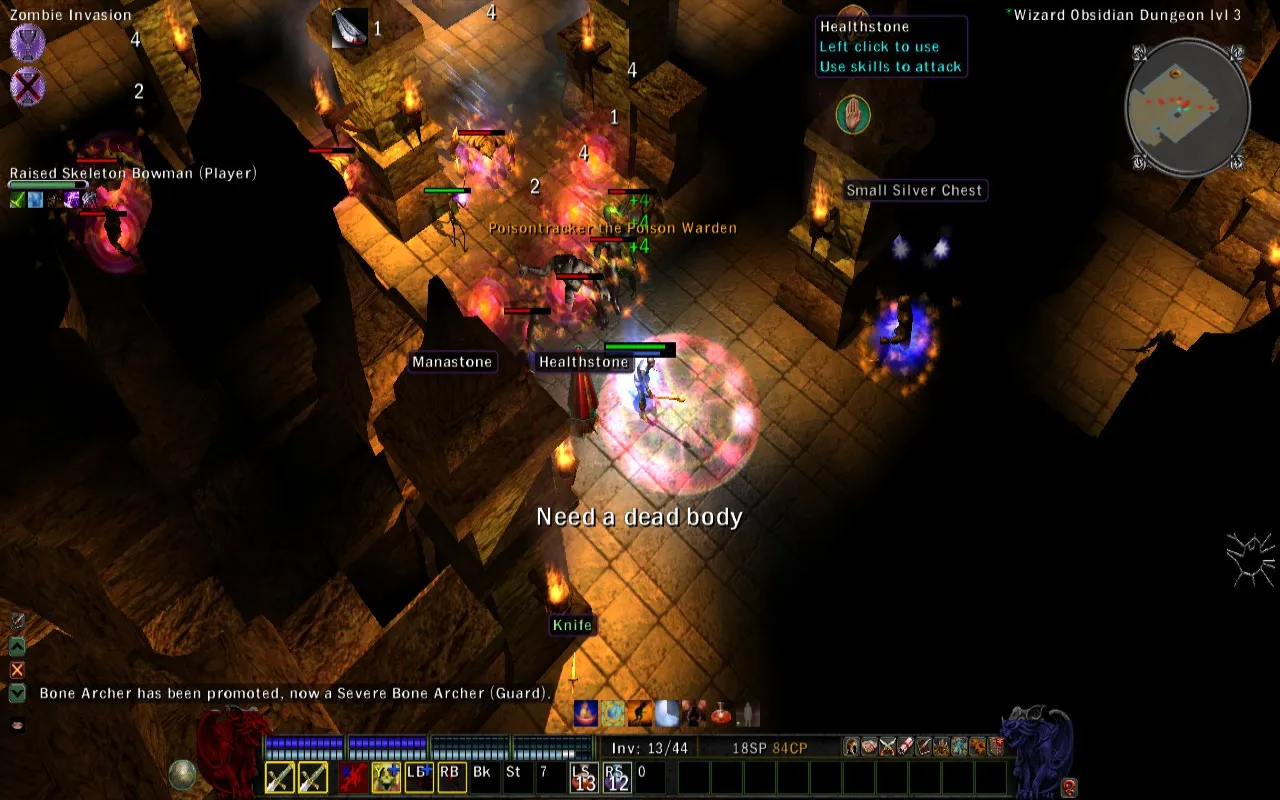The width and height of the screenshot is (1280, 800).
Task: Activate the LS slot showing 13
Action: coord(584,777)
